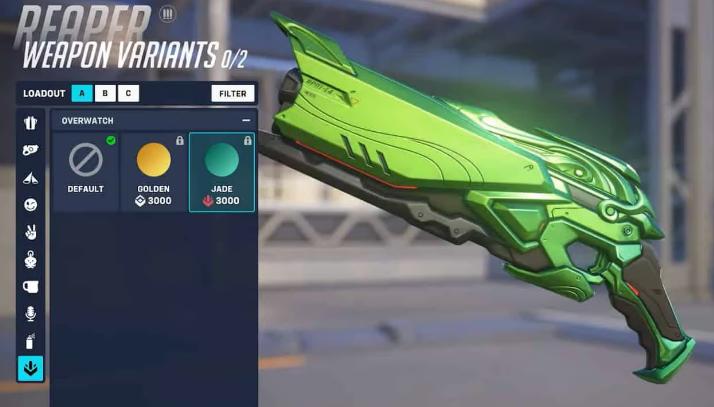The height and width of the screenshot is (407, 714).
Task: Open the sprays can category
Action: [31, 341]
